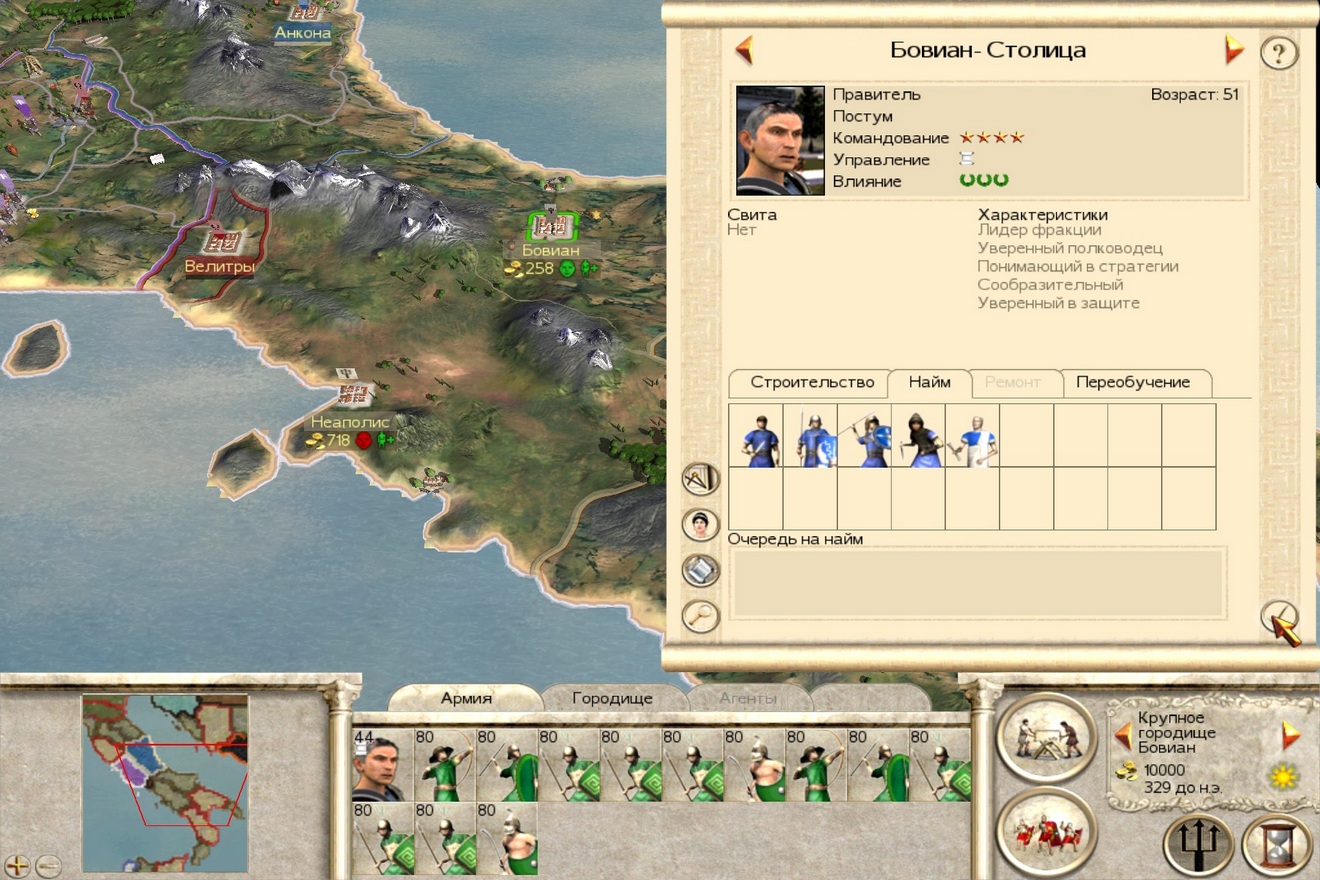
Task: Recruit the hooded dark-cloaked unit
Action: [x=918, y=436]
